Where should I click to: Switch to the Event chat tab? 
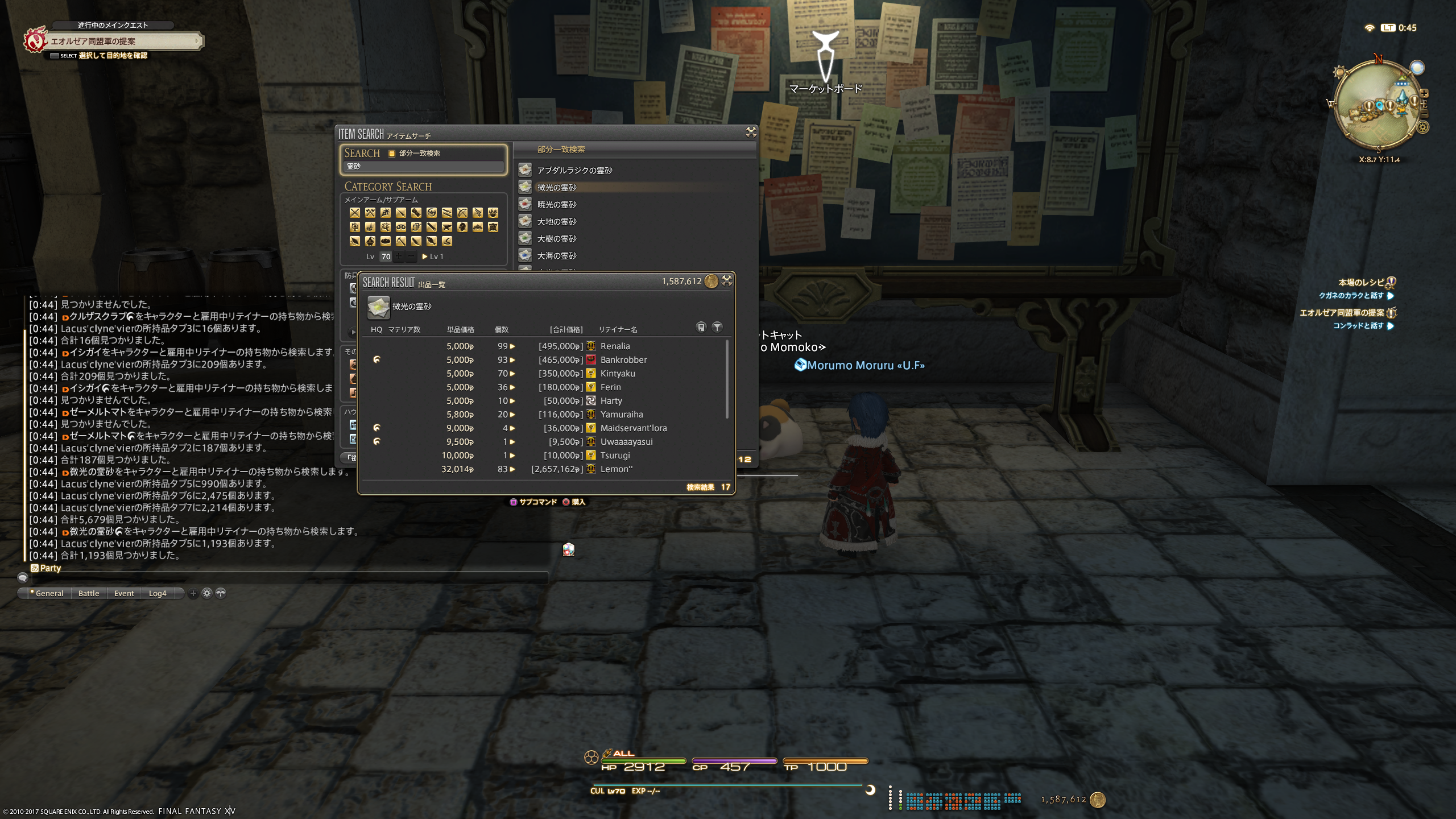point(124,593)
